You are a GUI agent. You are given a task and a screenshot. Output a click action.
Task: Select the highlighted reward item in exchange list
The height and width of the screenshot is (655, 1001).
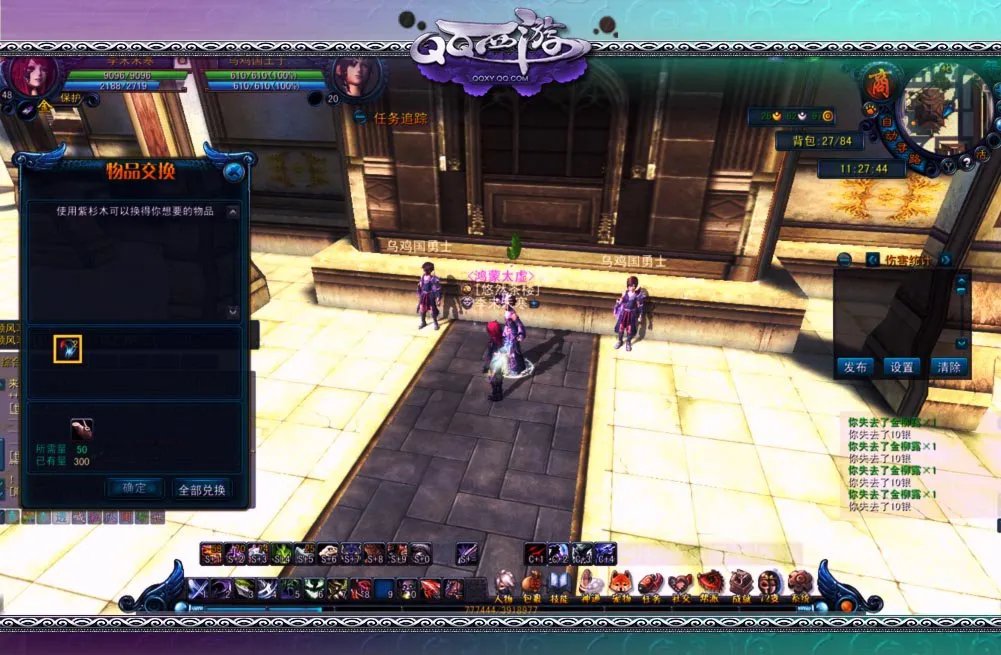(x=67, y=348)
